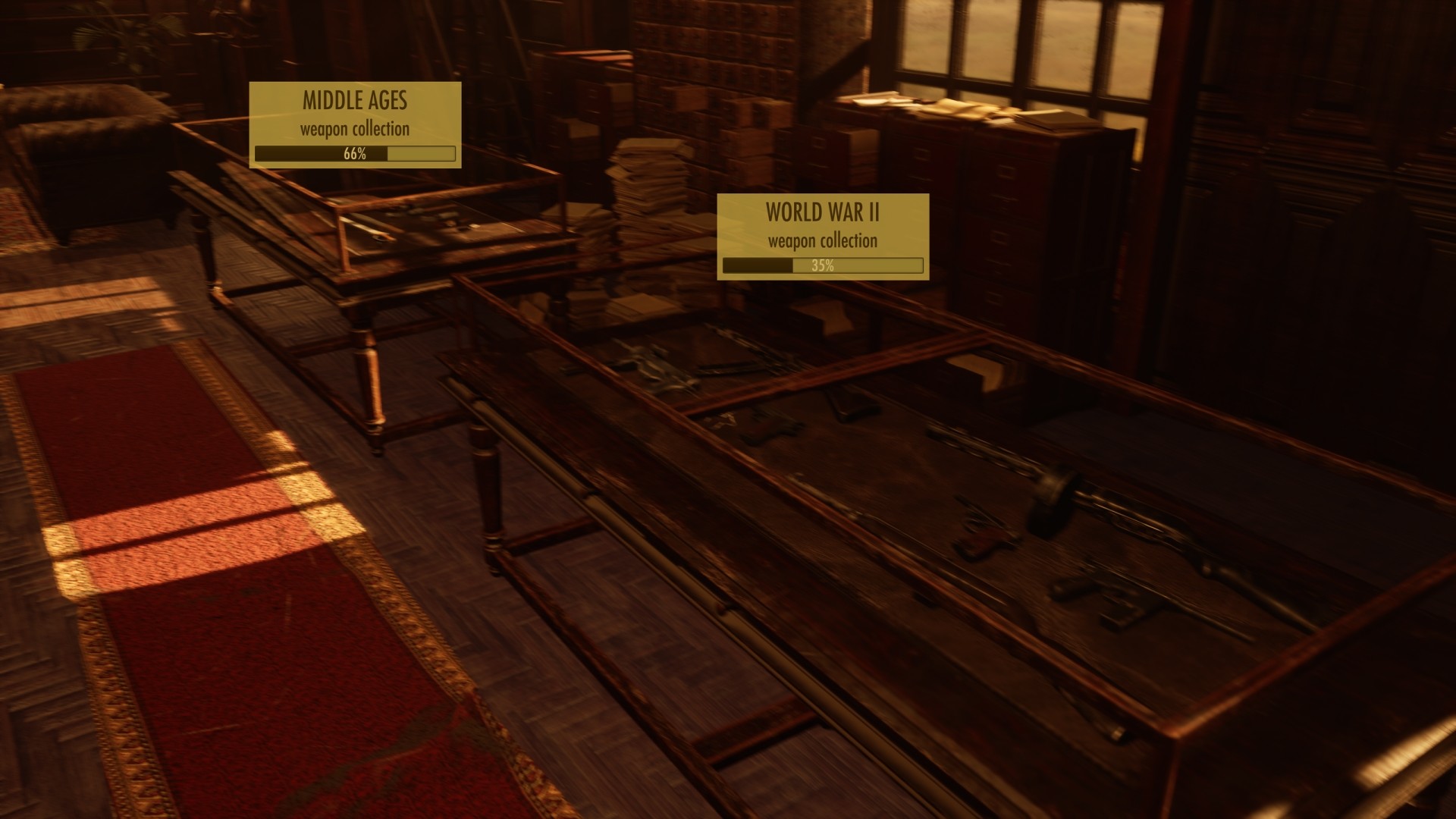
Task: Click the 35% progress bar in the WWII panel
Action: pyautogui.click(x=823, y=265)
